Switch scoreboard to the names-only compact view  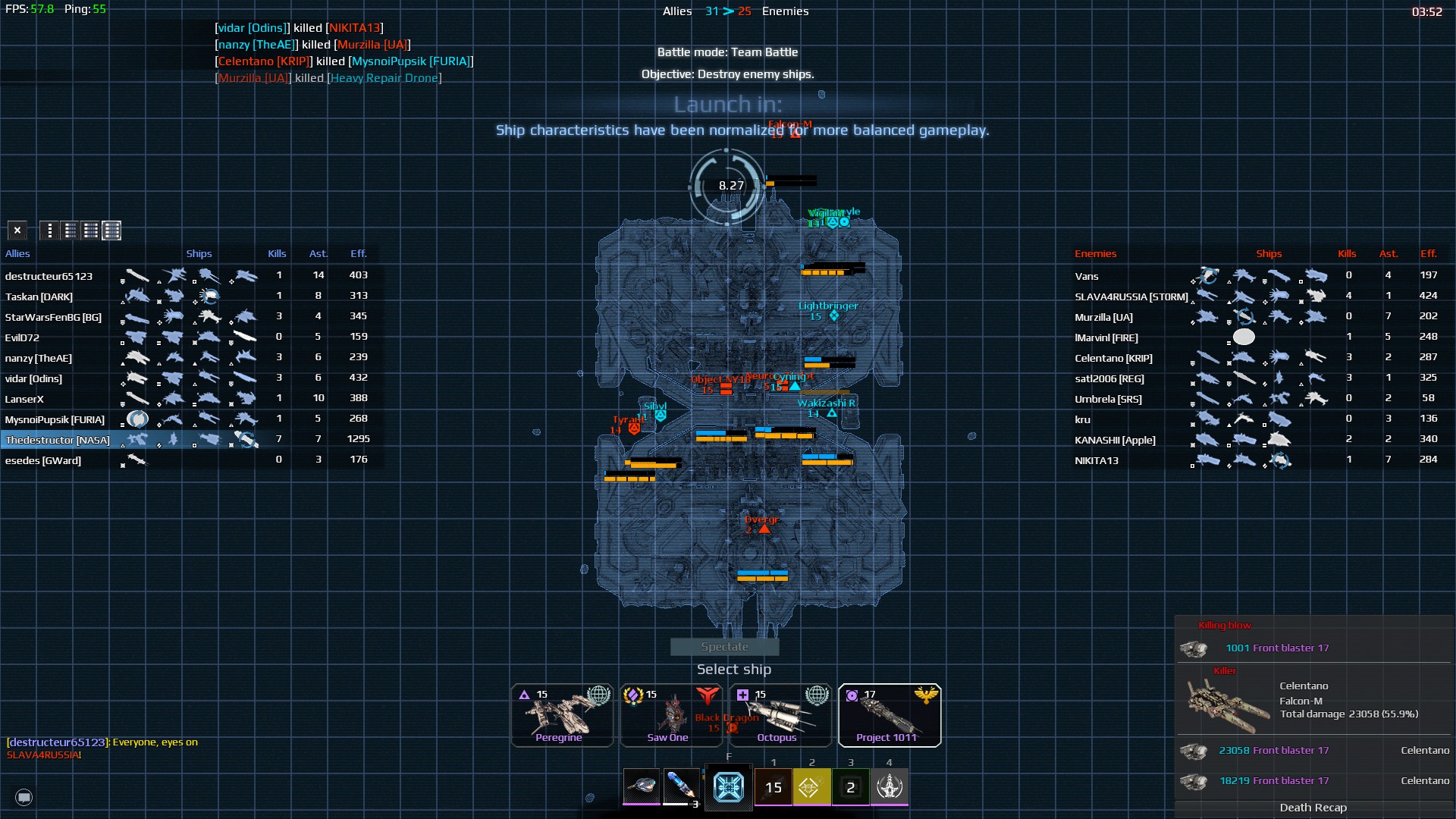coord(49,230)
